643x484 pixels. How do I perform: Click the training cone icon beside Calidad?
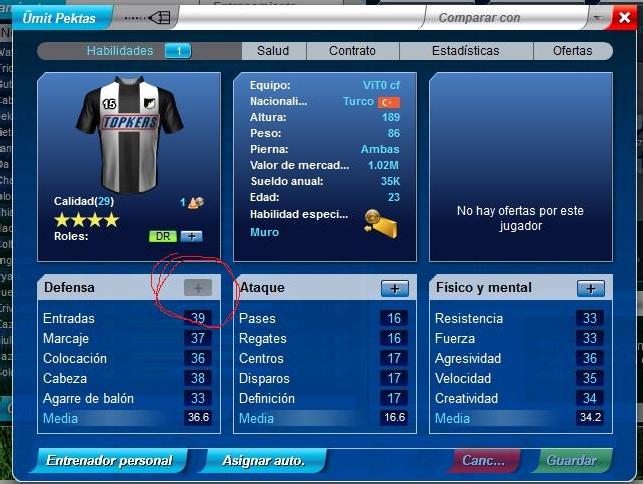(x=197, y=202)
